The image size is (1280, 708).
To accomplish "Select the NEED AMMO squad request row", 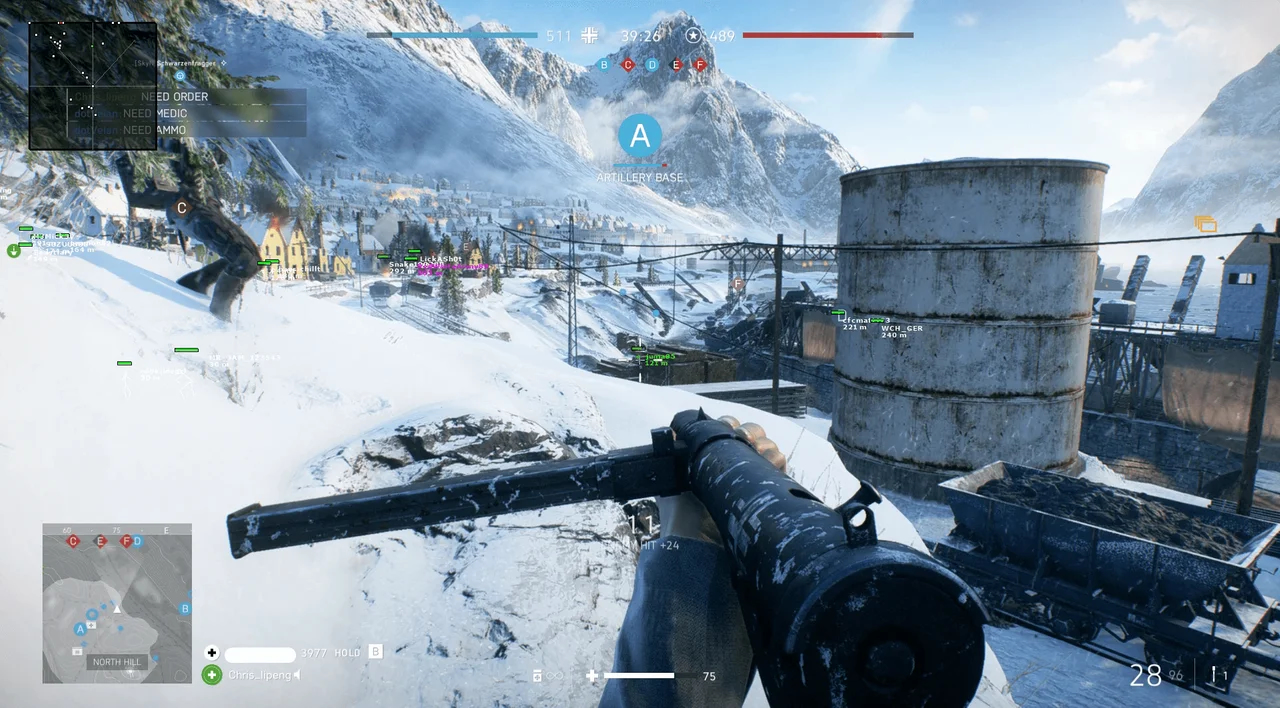I will coord(187,129).
